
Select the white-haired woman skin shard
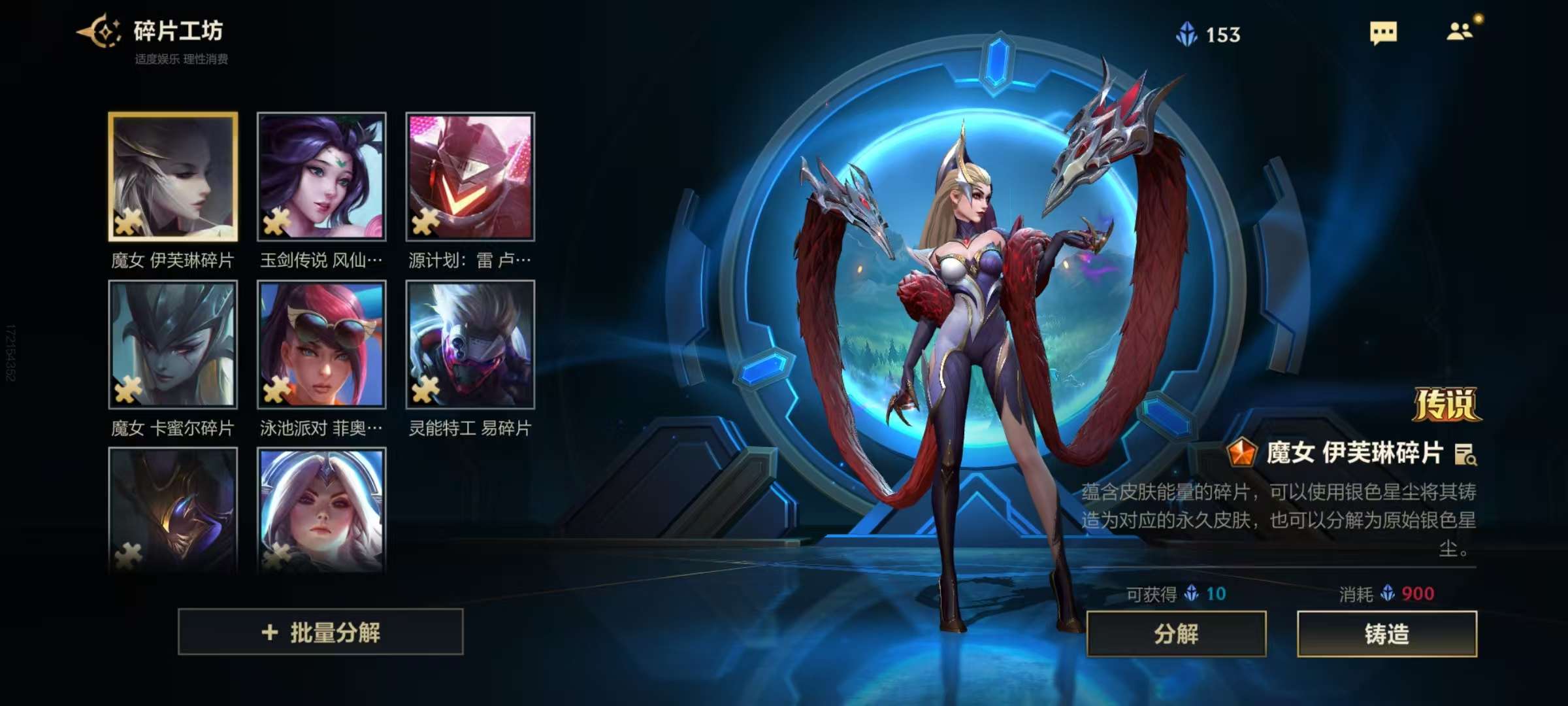pyautogui.click(x=321, y=510)
